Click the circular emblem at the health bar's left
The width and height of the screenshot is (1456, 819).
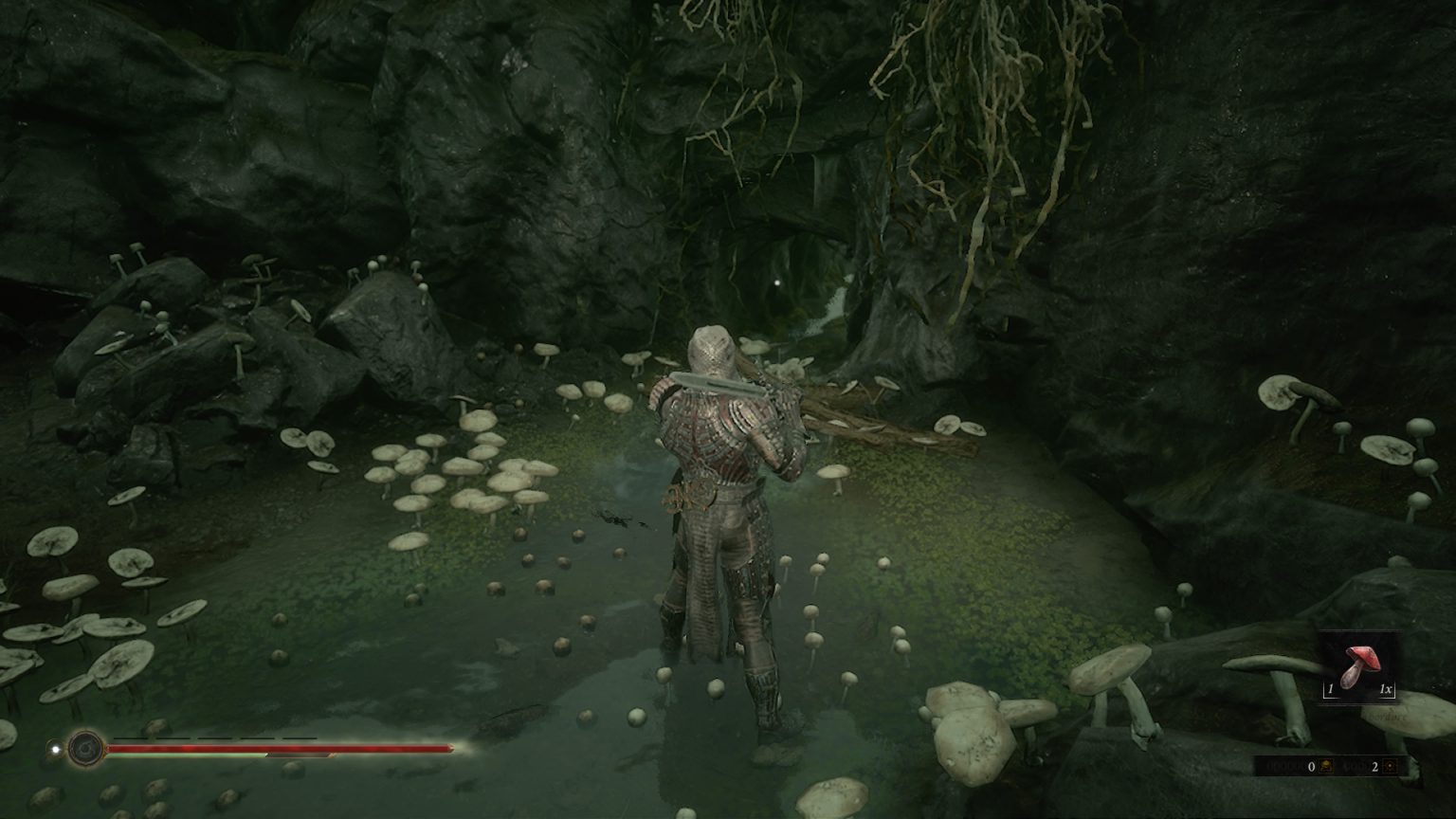click(x=86, y=749)
